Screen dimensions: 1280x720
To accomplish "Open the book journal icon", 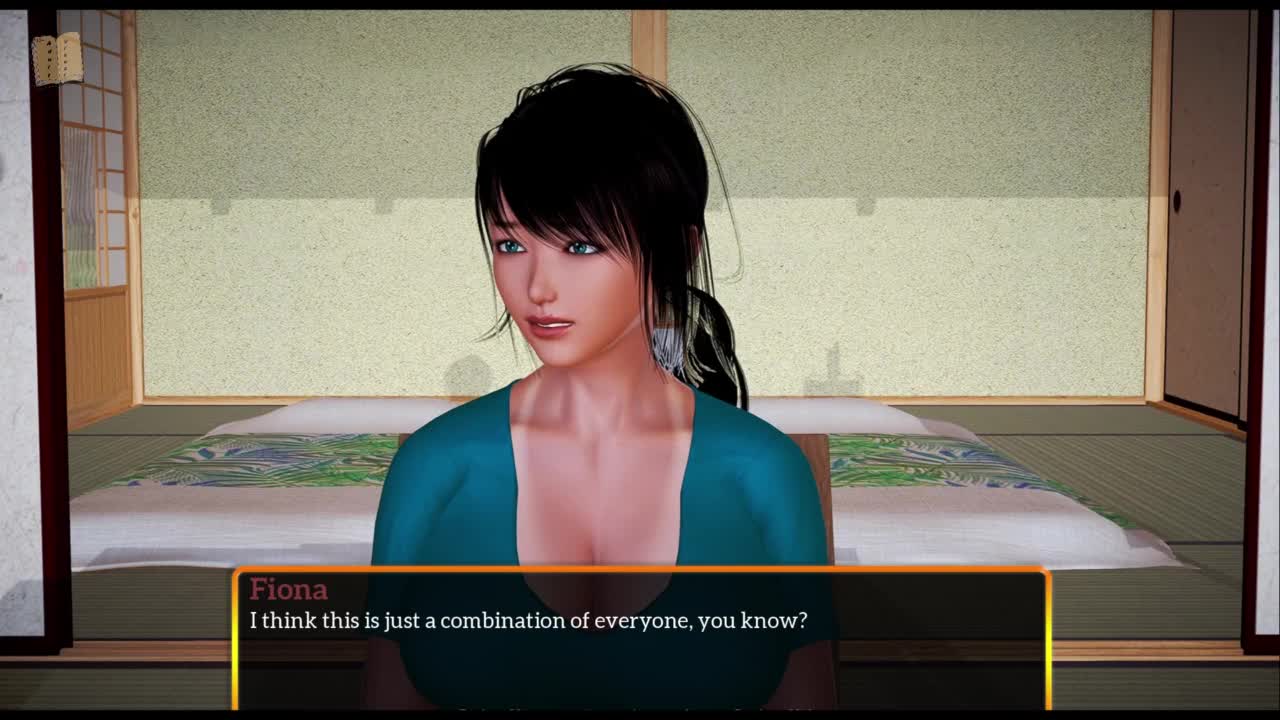I will pyautogui.click(x=57, y=59).
